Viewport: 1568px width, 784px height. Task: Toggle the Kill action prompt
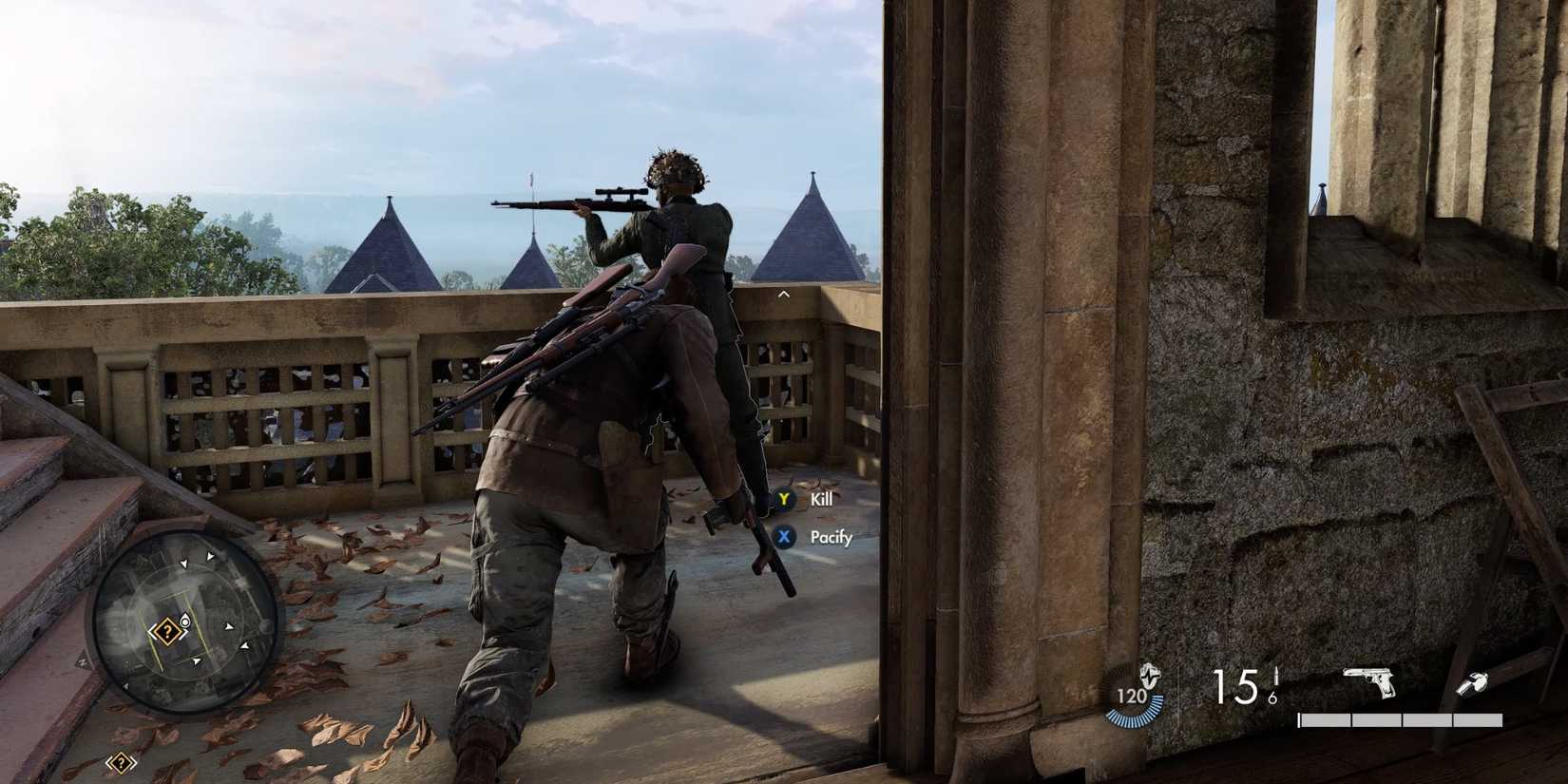(x=819, y=499)
